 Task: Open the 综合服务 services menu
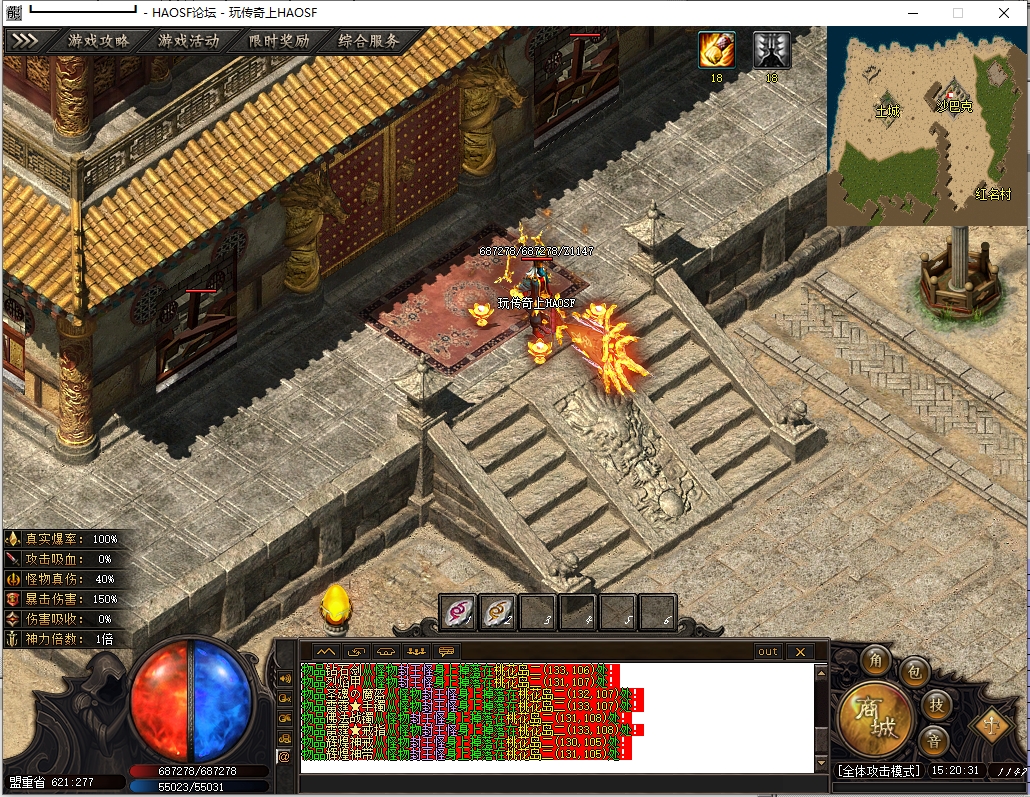click(x=368, y=41)
